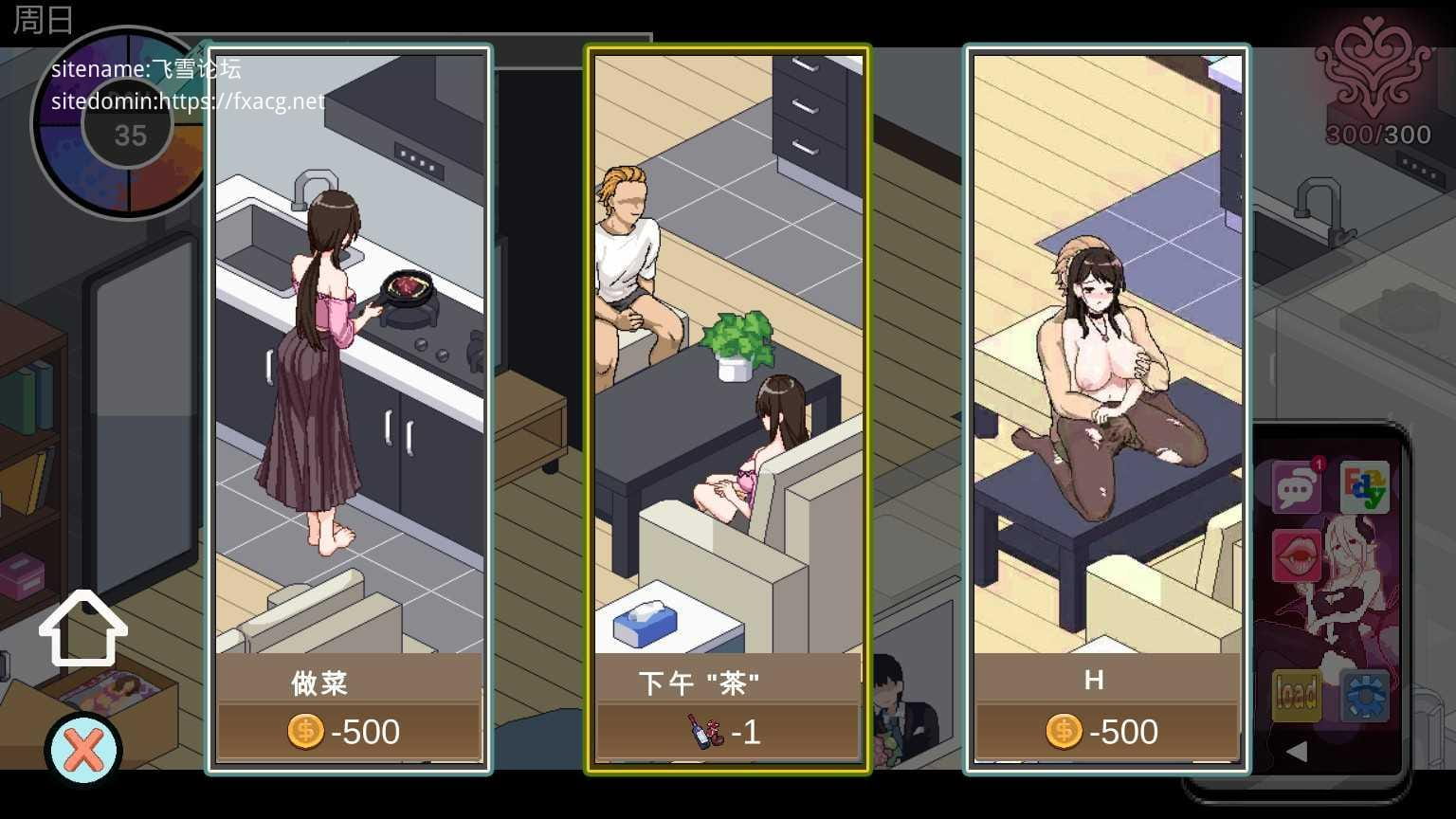Open the yellow load app on the phone
Viewport: 1456px width, 819px height.
(x=1297, y=695)
